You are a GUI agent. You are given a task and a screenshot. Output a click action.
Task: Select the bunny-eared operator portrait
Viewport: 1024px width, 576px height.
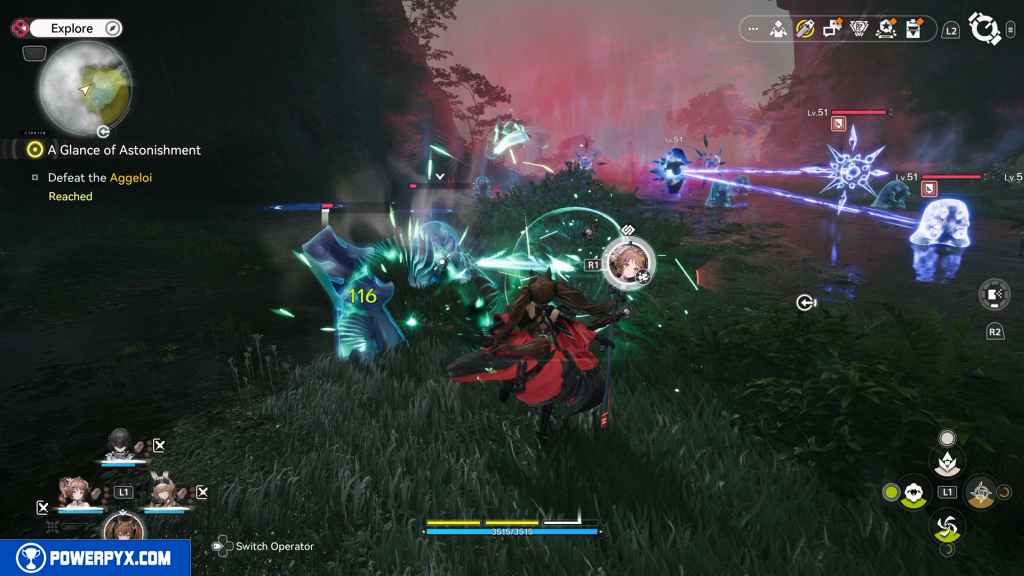point(165,492)
